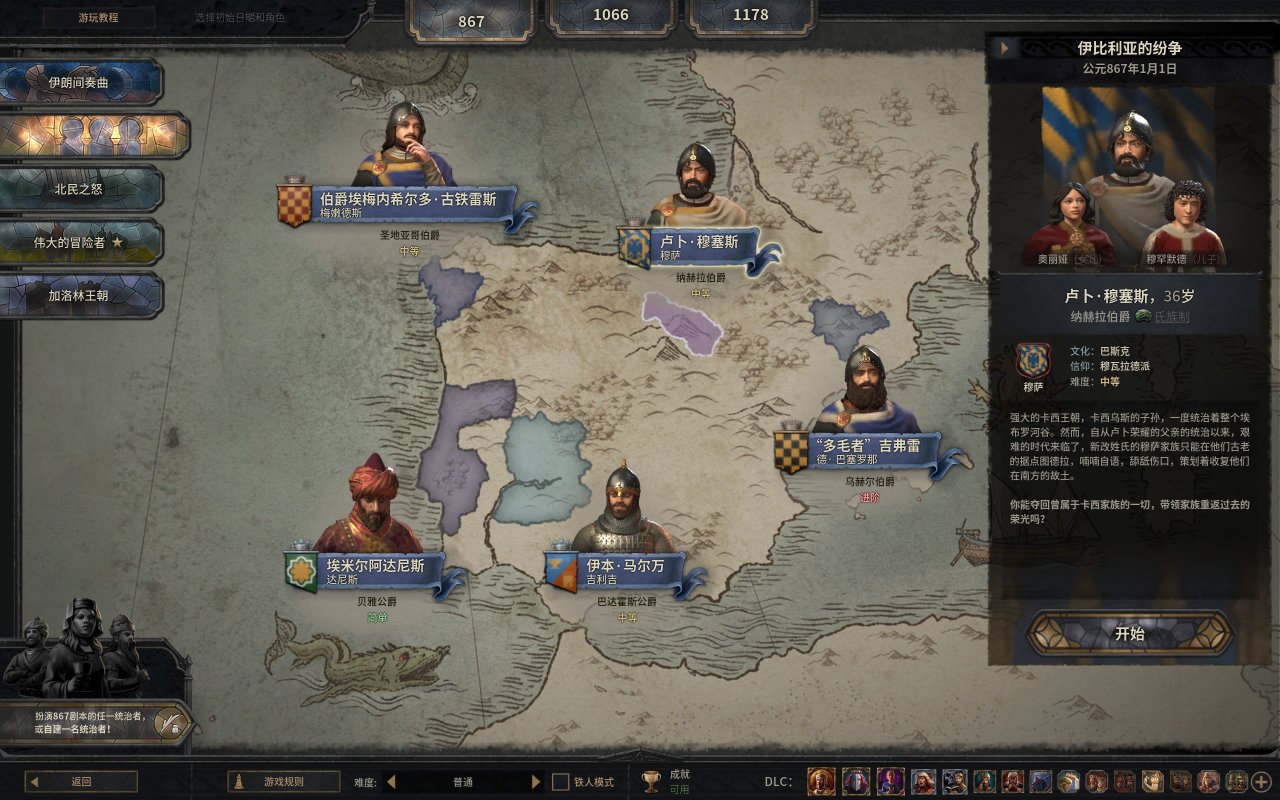Start the game with 开始 button

pos(1129,634)
